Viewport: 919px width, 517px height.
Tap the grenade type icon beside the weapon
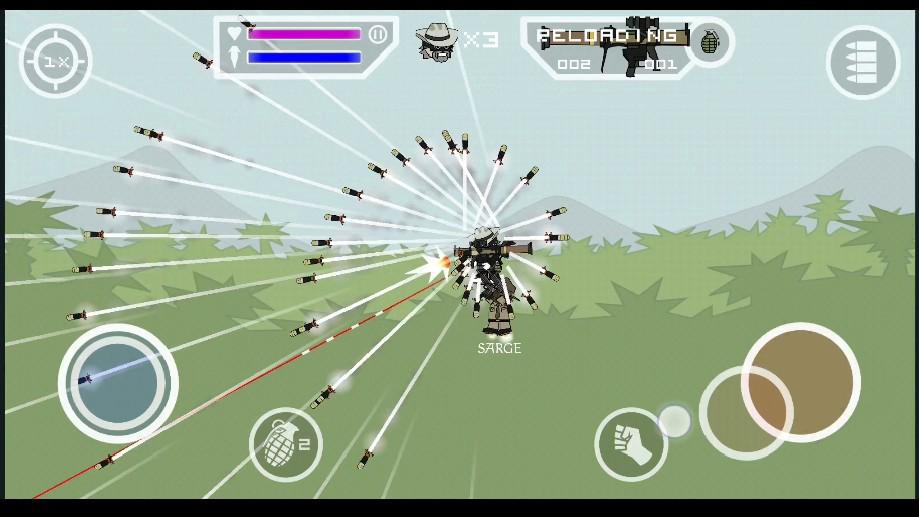click(x=709, y=43)
